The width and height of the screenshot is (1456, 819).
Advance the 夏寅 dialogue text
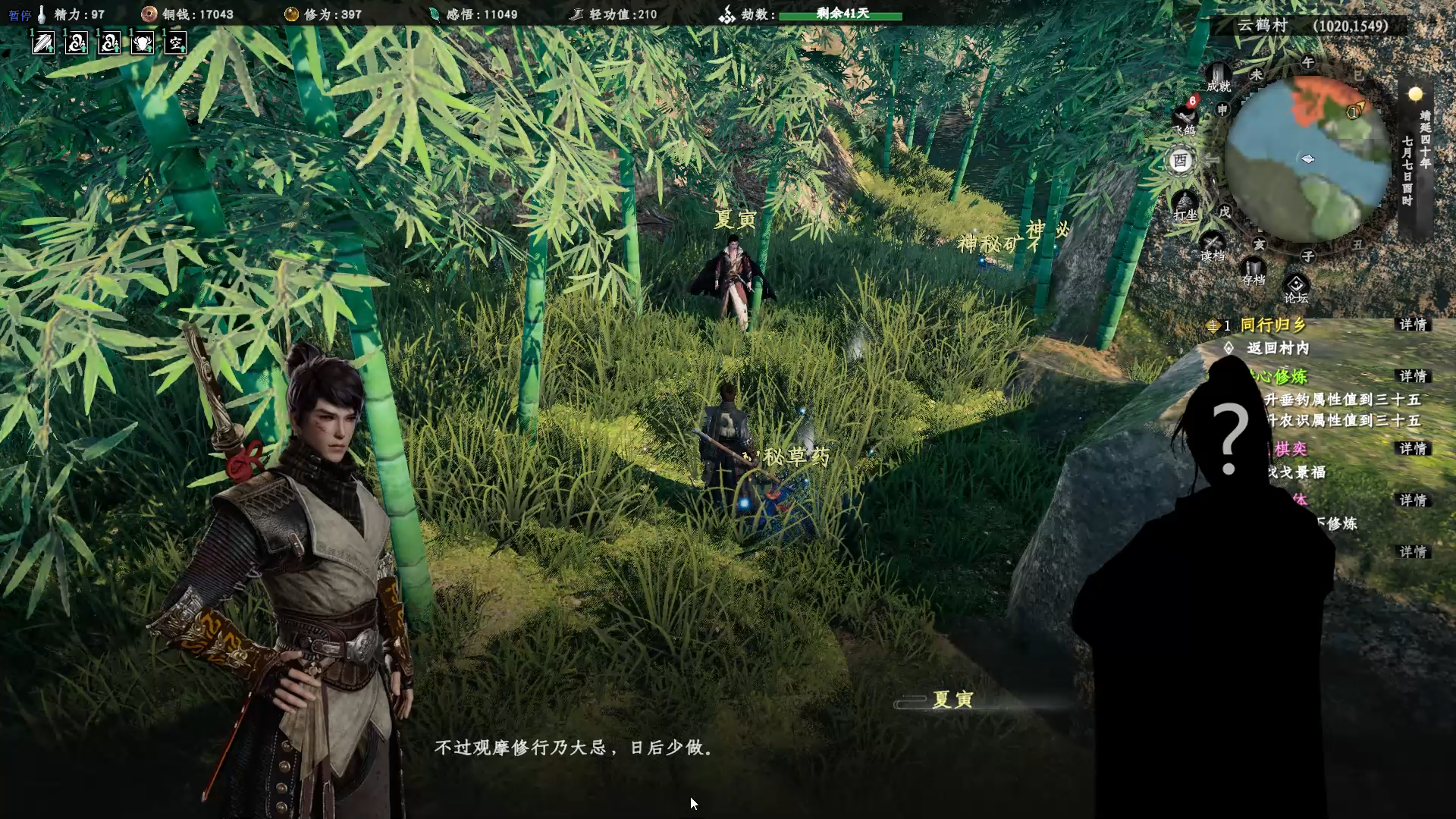[x=573, y=748]
